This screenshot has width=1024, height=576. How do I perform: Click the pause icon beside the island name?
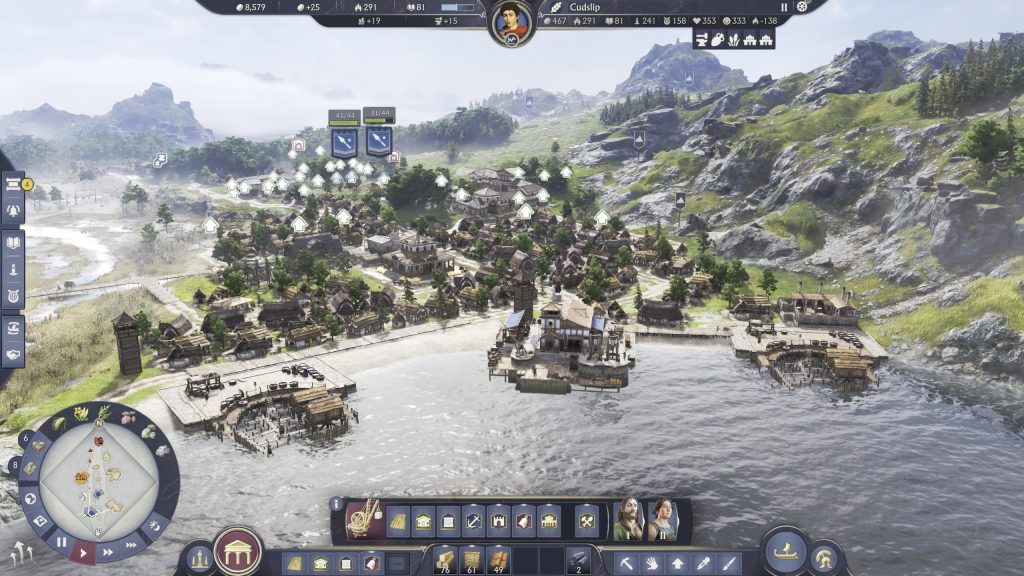tap(784, 6)
